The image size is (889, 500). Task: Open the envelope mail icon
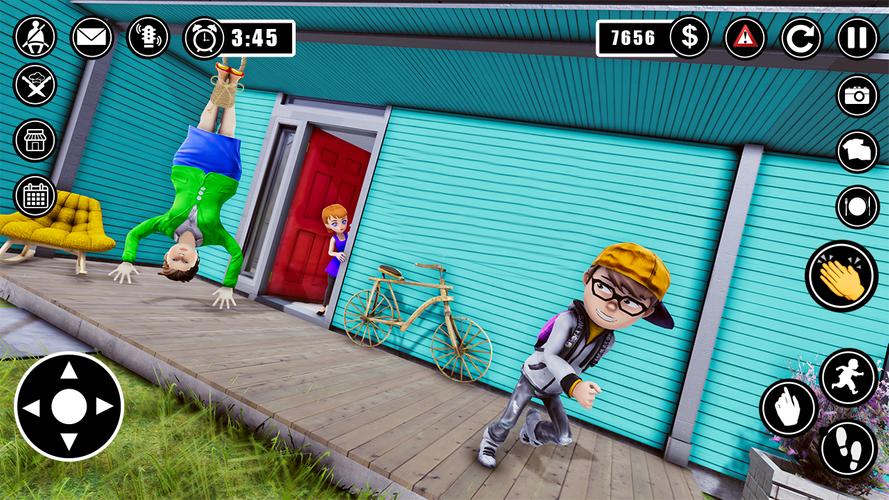(x=92, y=37)
